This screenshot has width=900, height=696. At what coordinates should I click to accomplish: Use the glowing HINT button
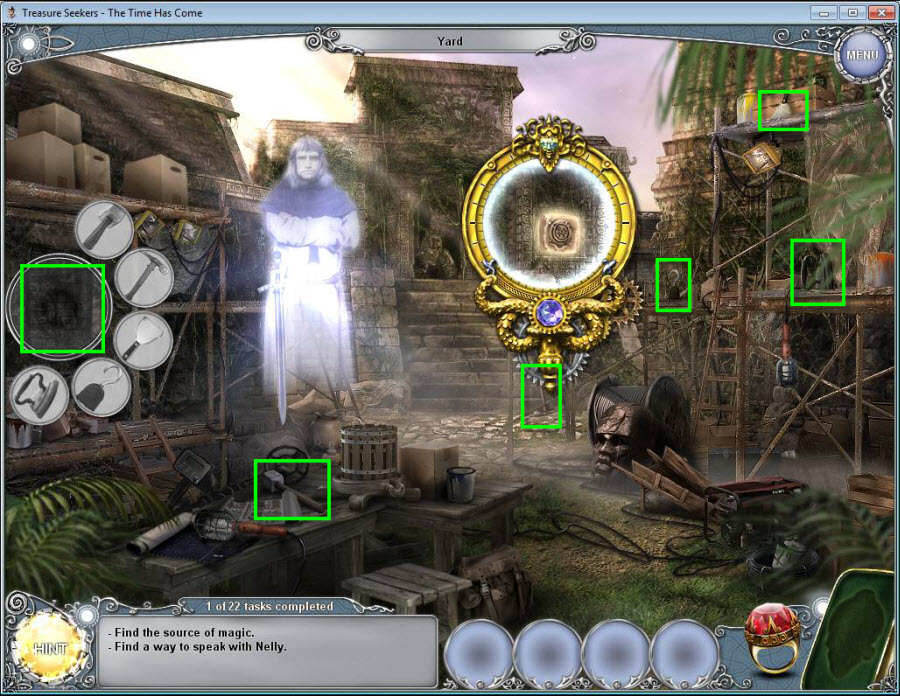[x=49, y=648]
